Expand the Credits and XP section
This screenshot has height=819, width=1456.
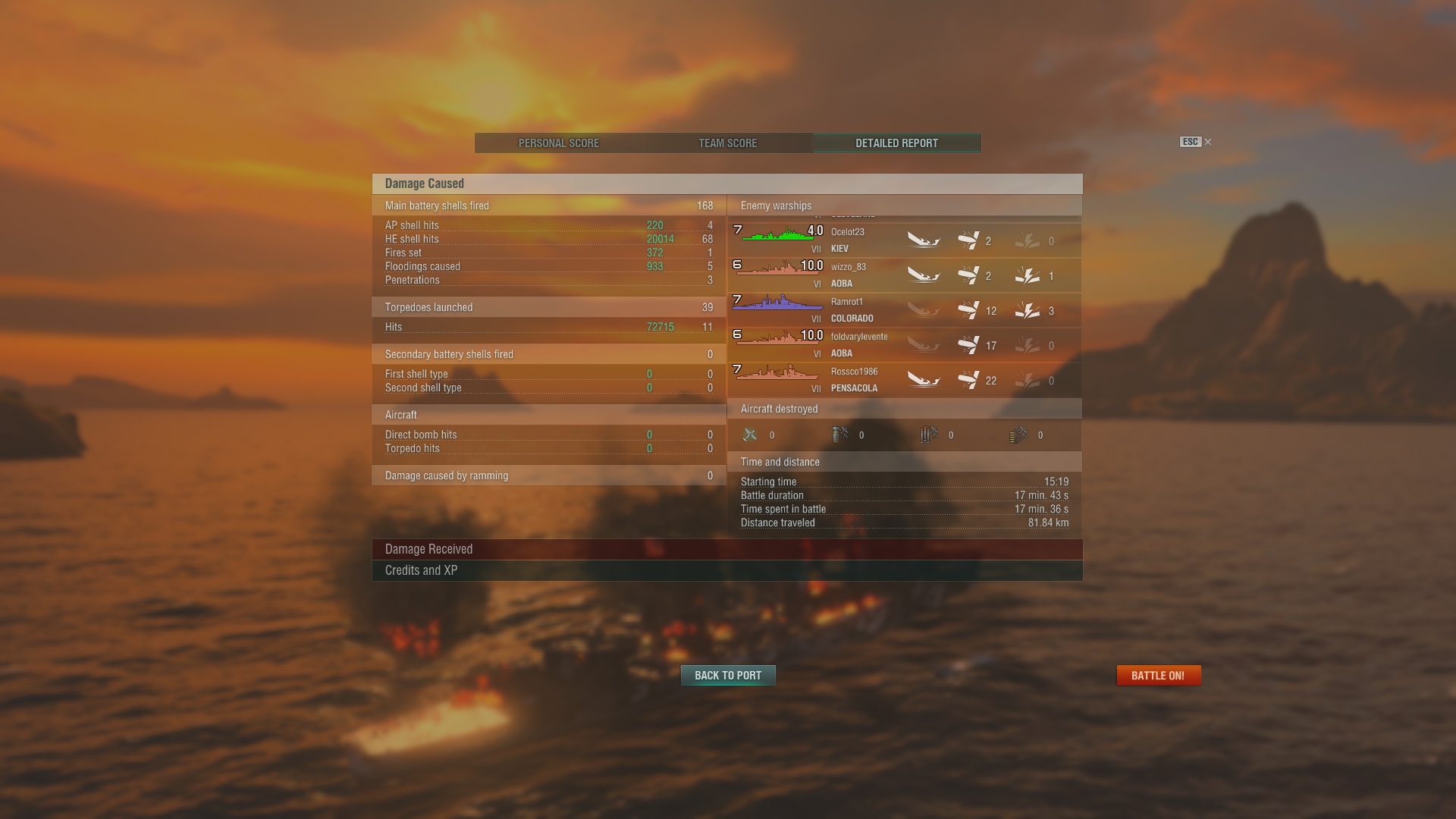(x=726, y=570)
